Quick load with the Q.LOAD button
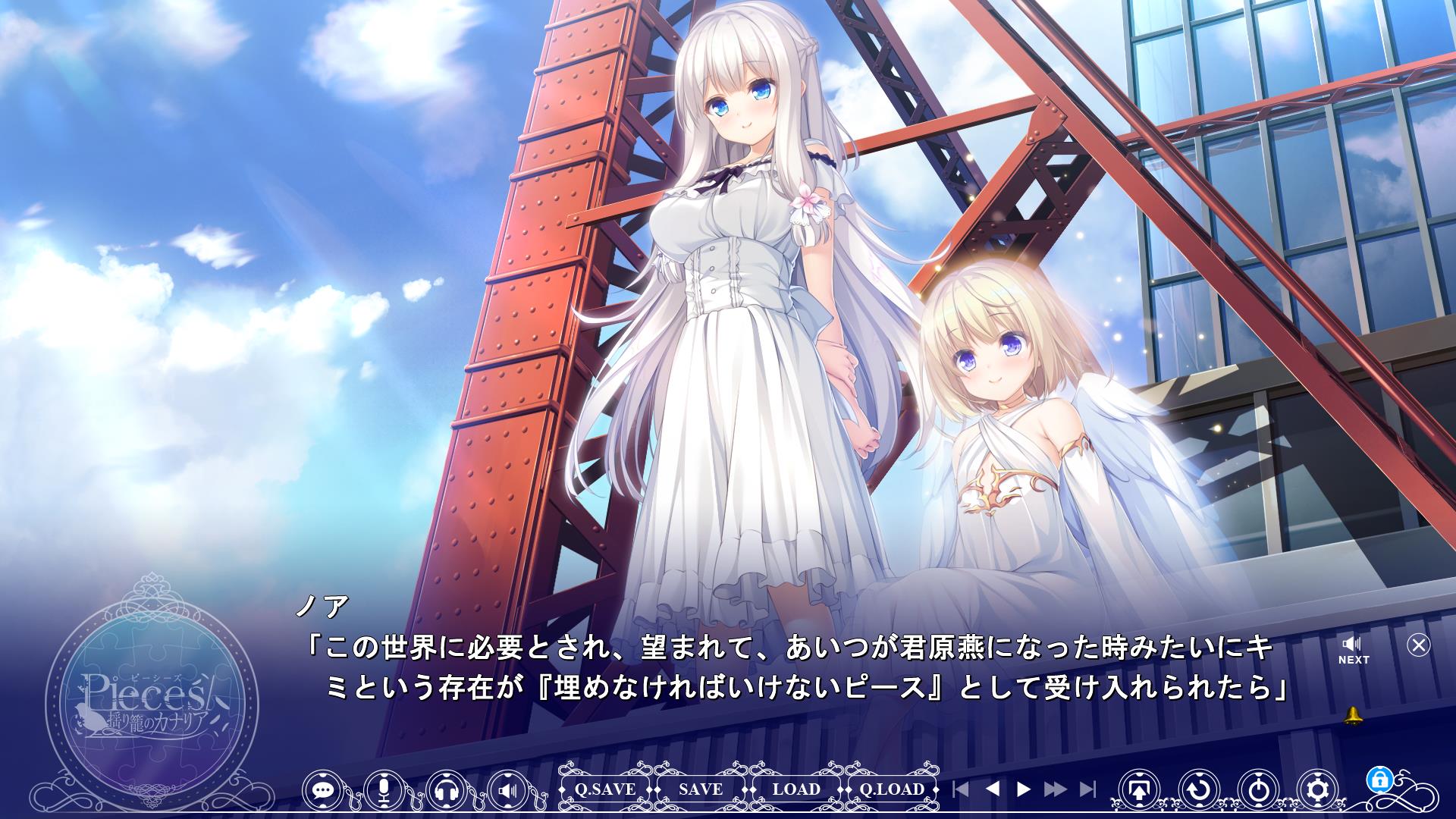 pos(892,789)
